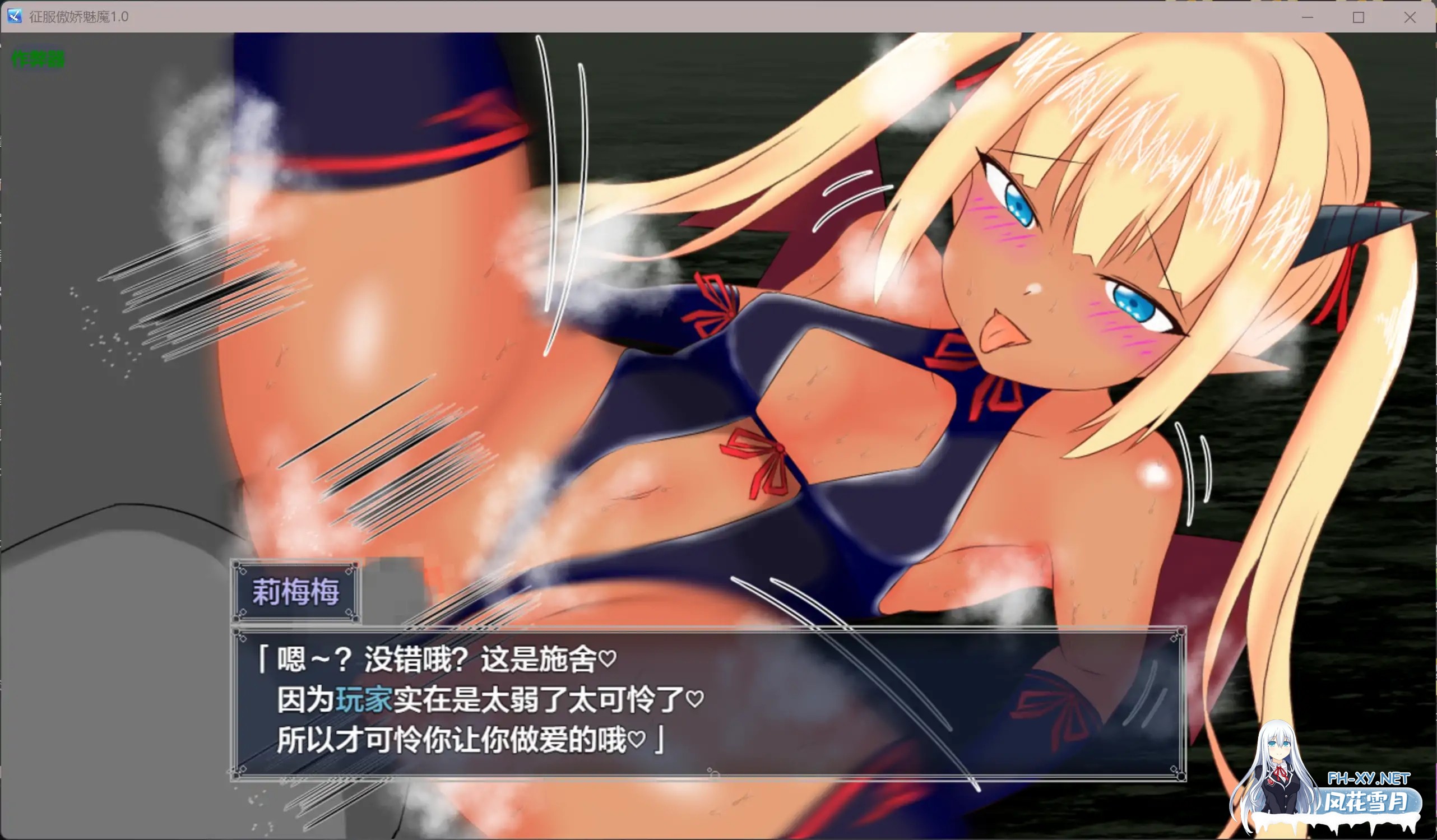Close the 征服傲娇魅魔 game window
1437x840 pixels.
pos(1410,17)
